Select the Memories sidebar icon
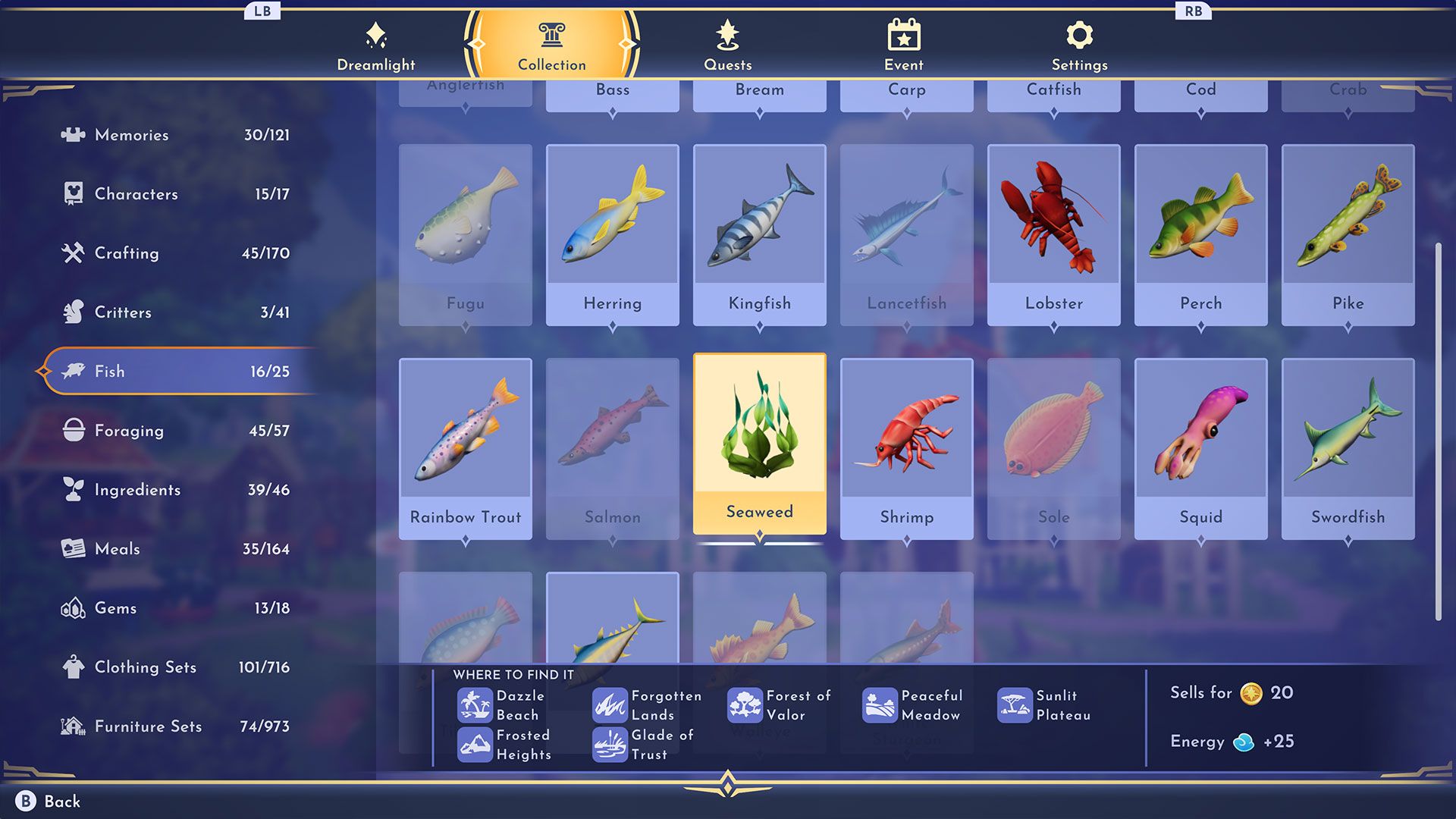Screen dimensions: 1456x819 [x=74, y=135]
